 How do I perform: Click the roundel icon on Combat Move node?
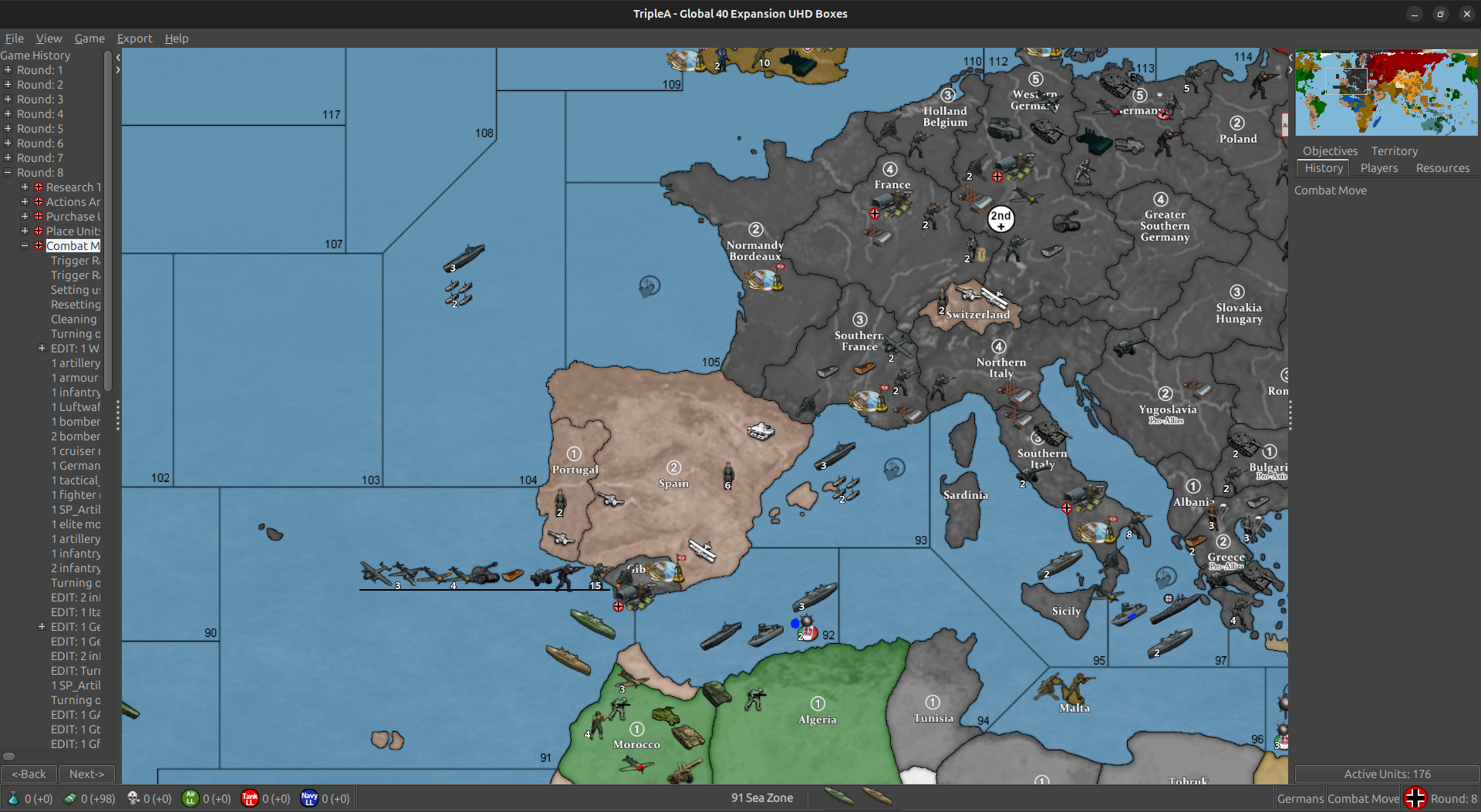38,245
